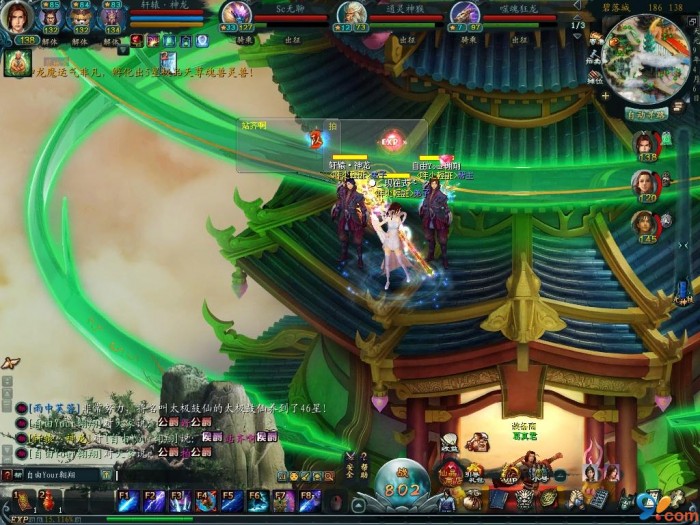Trigger the F5 hotbar skill
Screen dimensions: 700x525
232,499
